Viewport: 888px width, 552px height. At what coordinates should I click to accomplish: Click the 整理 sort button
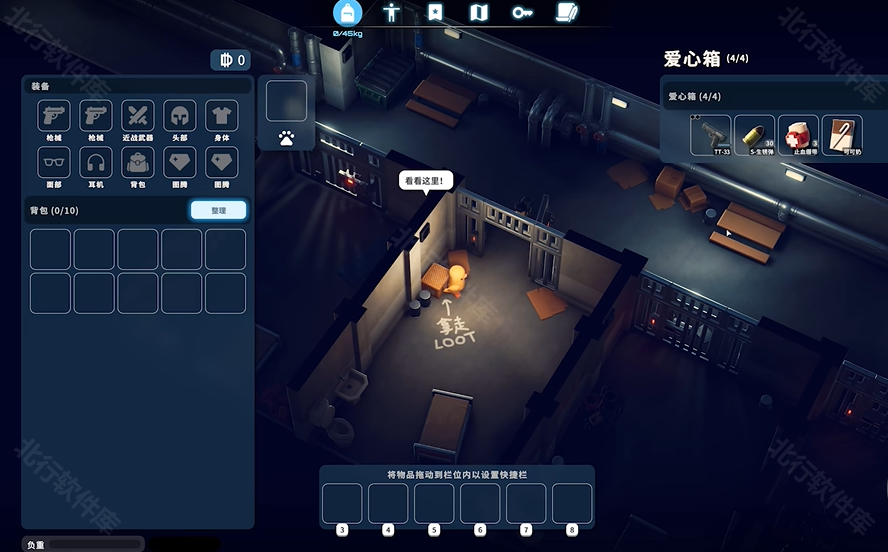tap(218, 211)
